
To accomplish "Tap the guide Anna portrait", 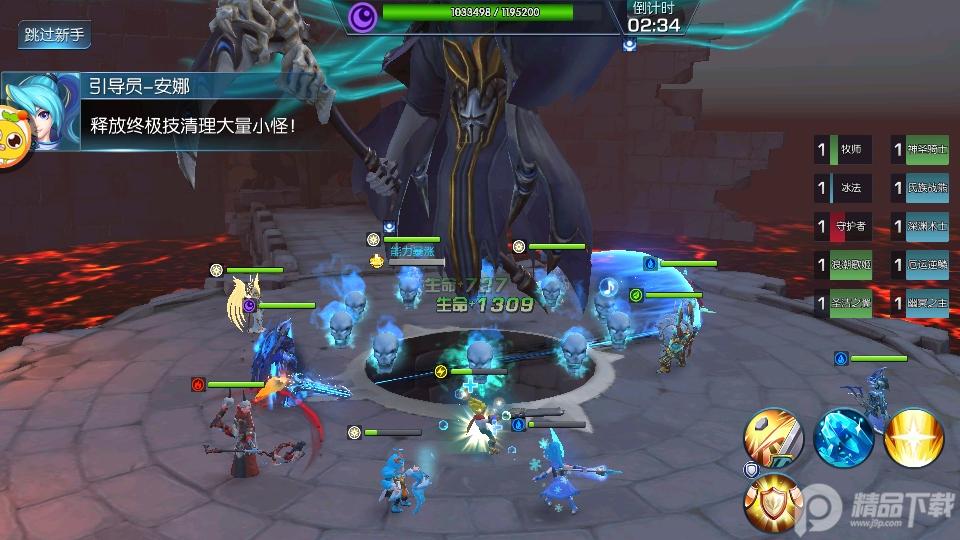I will tap(29, 112).
